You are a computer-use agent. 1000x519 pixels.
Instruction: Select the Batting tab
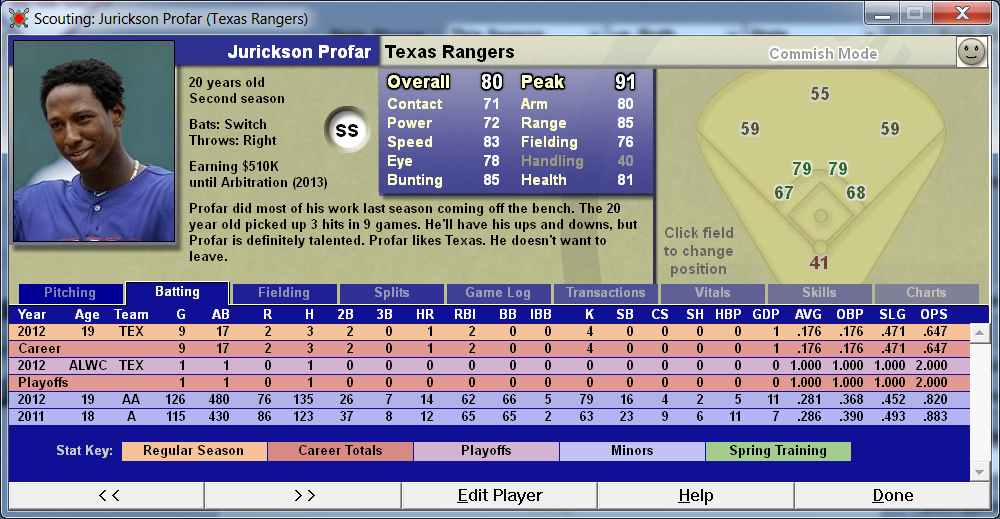point(177,292)
